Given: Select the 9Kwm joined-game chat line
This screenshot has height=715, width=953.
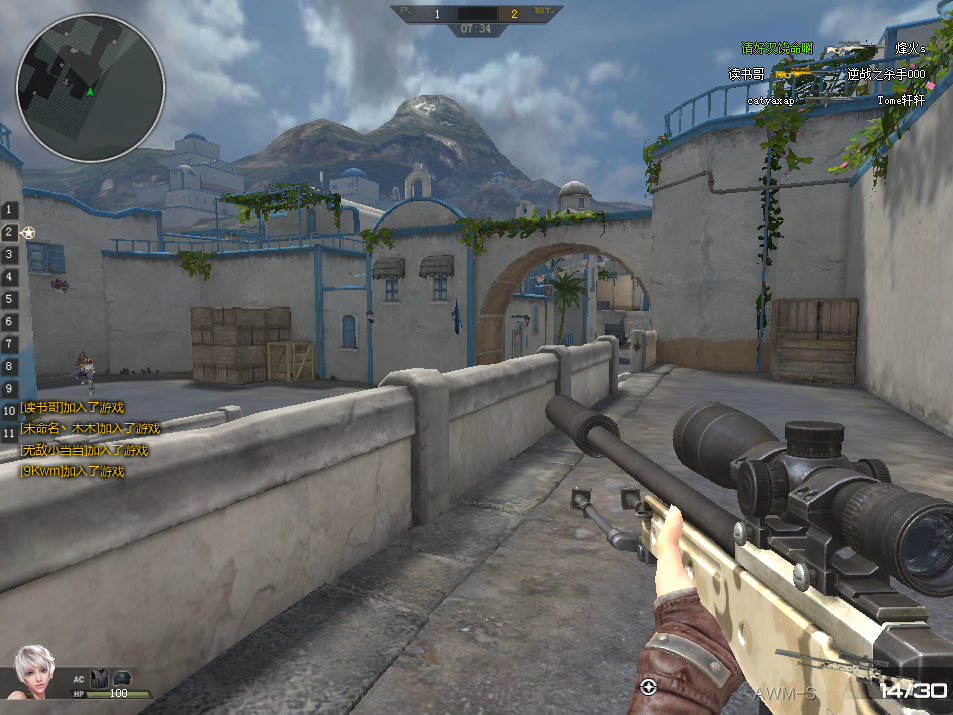Looking at the screenshot, I should tap(73, 471).
